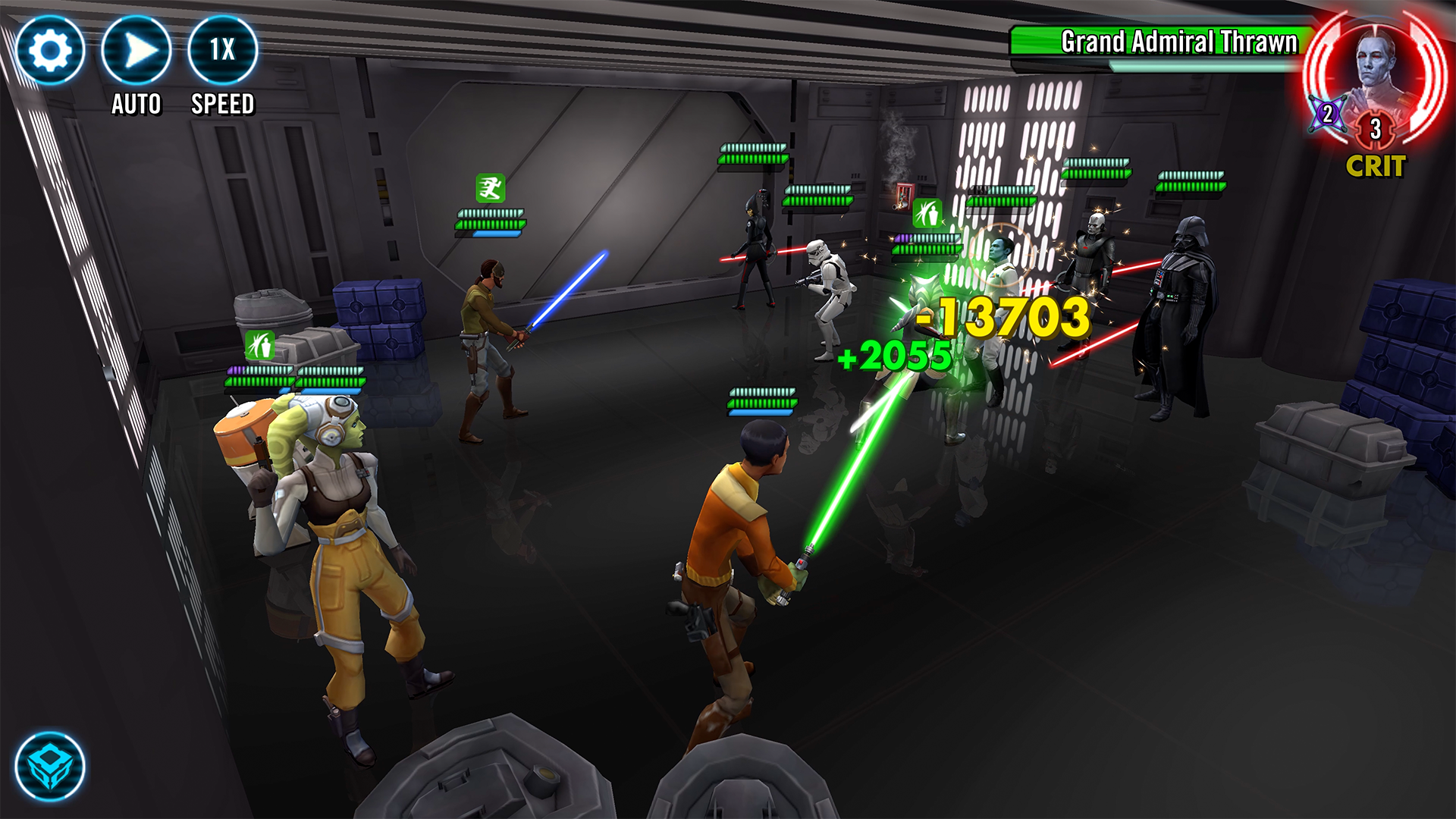Screen dimensions: 1456x819
Task: Toggle the AUTO battle mode
Action: 136,47
